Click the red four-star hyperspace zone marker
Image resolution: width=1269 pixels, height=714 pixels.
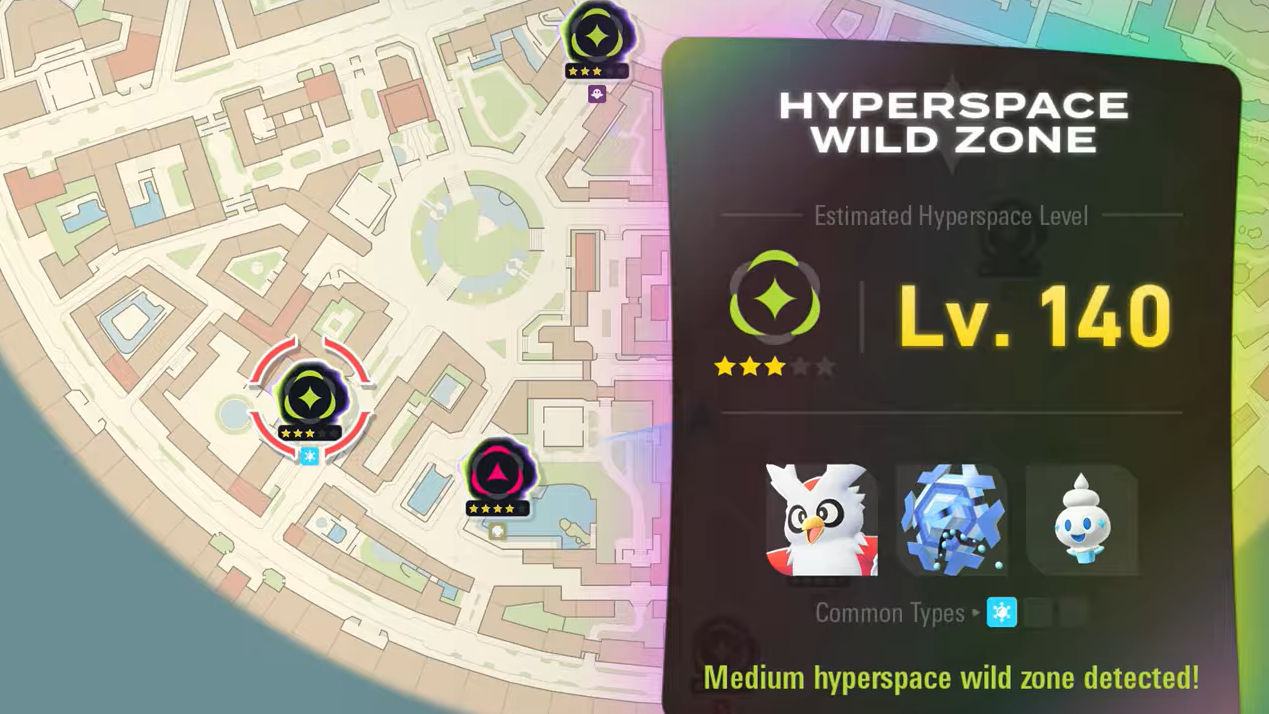499,471
